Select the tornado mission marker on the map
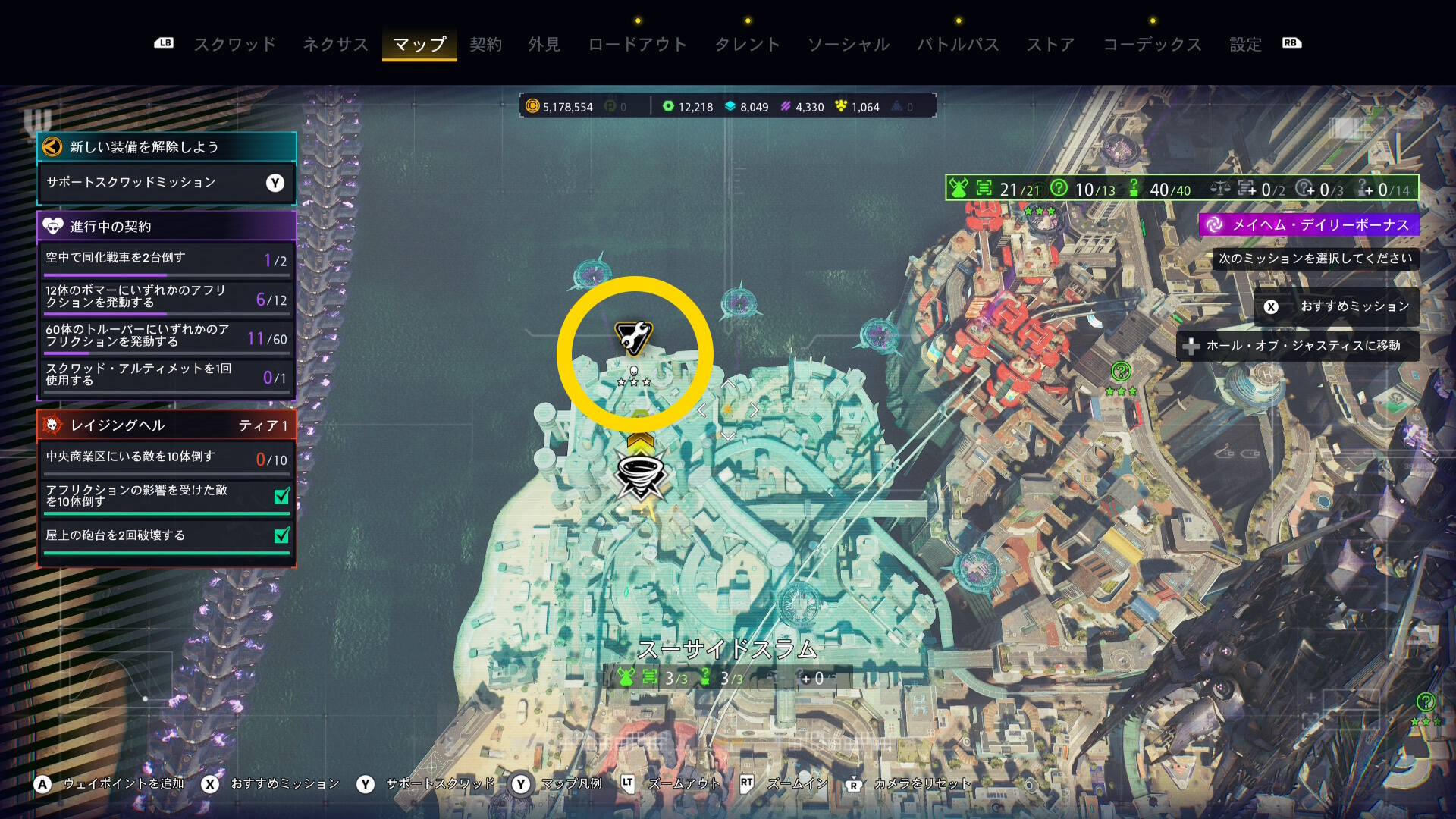The image size is (1456, 819). tap(641, 475)
